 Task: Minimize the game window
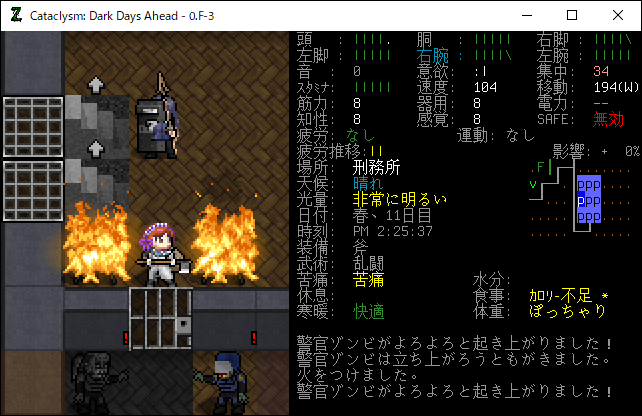tap(526, 15)
